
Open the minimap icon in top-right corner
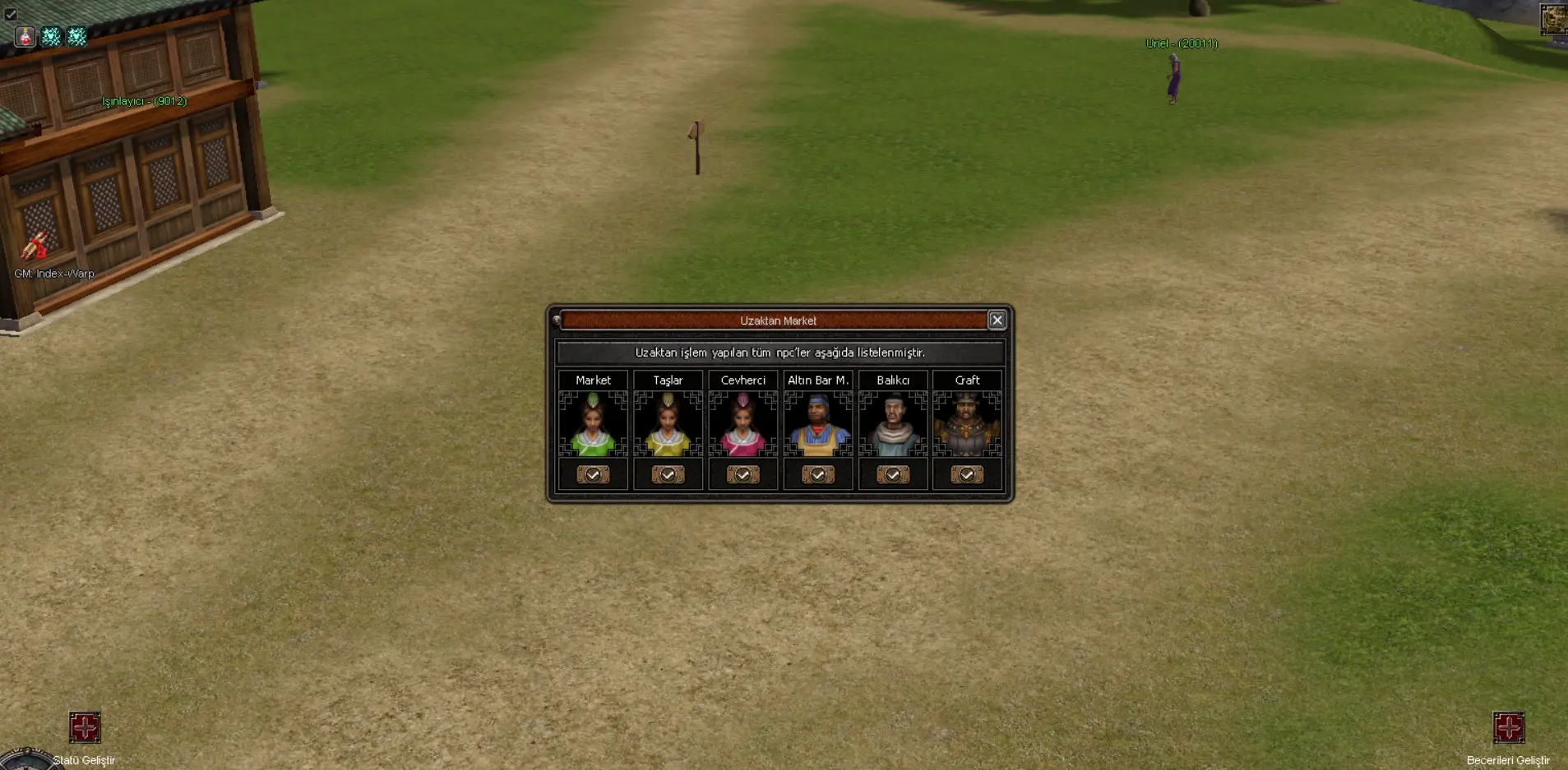(x=1553, y=19)
